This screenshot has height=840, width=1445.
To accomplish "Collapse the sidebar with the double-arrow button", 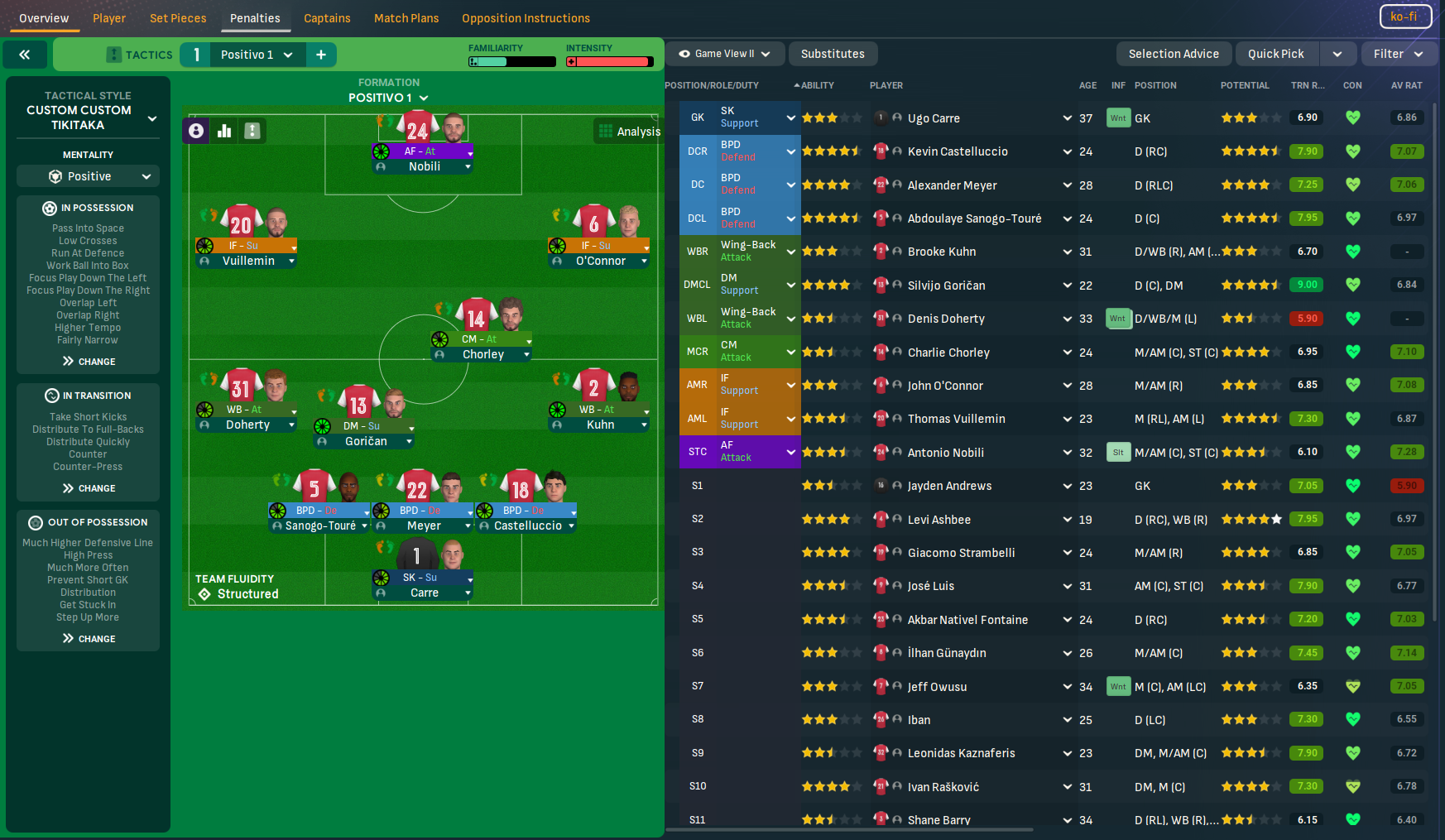I will [x=25, y=54].
